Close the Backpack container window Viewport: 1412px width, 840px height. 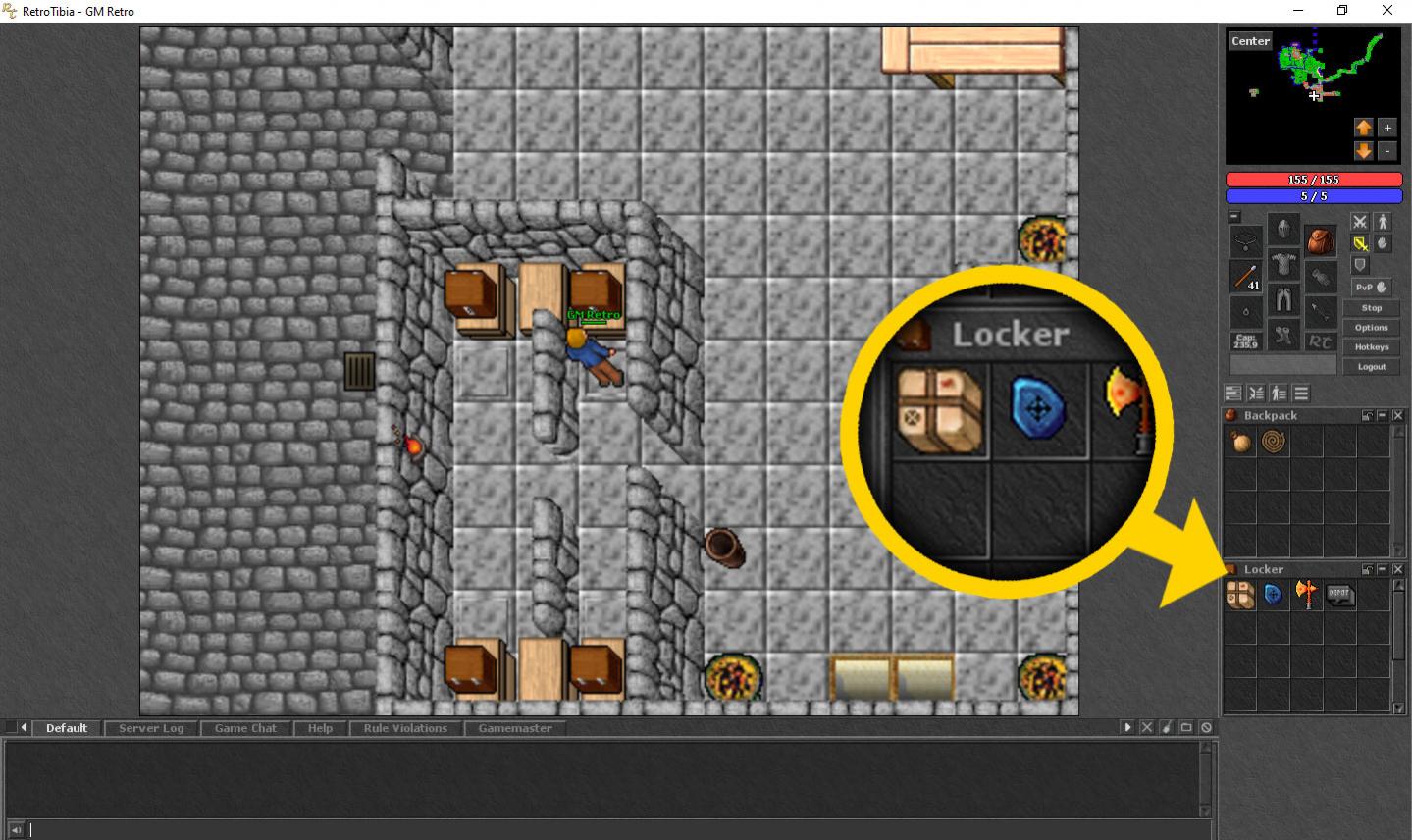(1398, 416)
